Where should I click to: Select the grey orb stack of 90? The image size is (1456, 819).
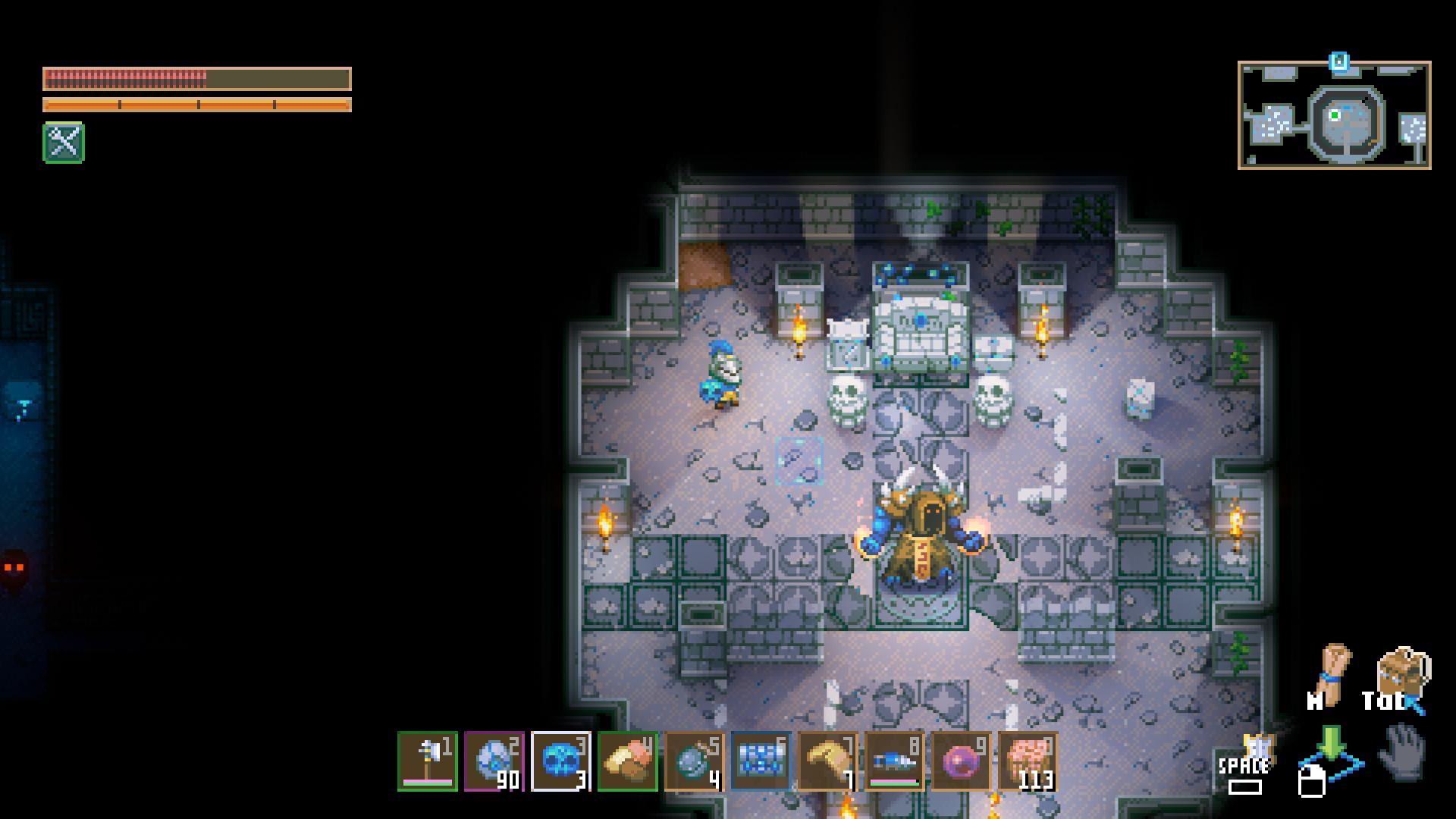coord(494,761)
